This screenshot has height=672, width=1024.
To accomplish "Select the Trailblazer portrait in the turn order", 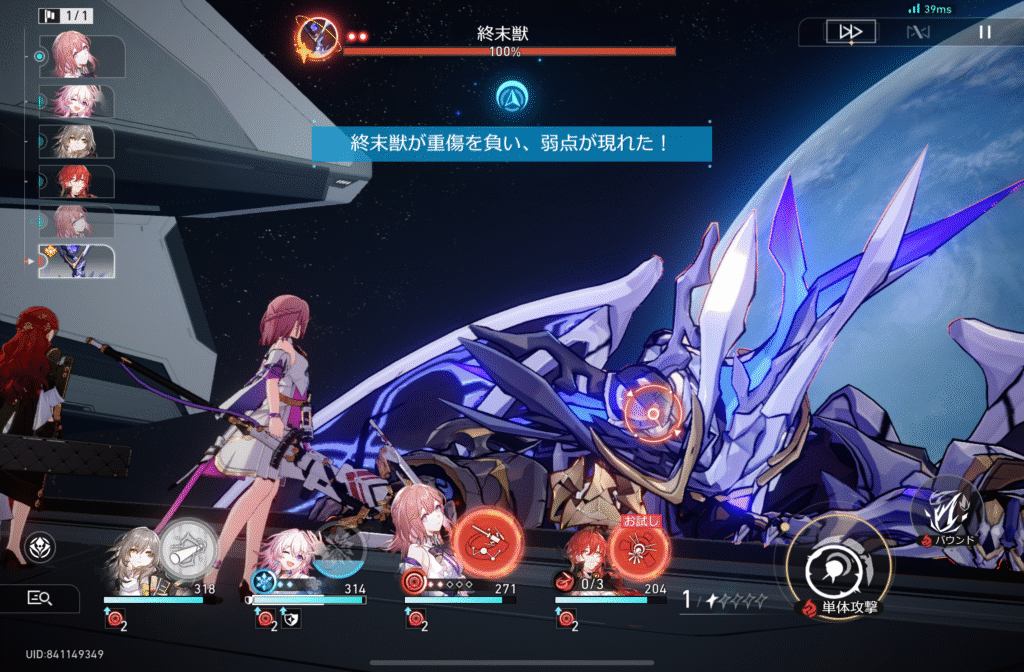I will tap(76, 141).
